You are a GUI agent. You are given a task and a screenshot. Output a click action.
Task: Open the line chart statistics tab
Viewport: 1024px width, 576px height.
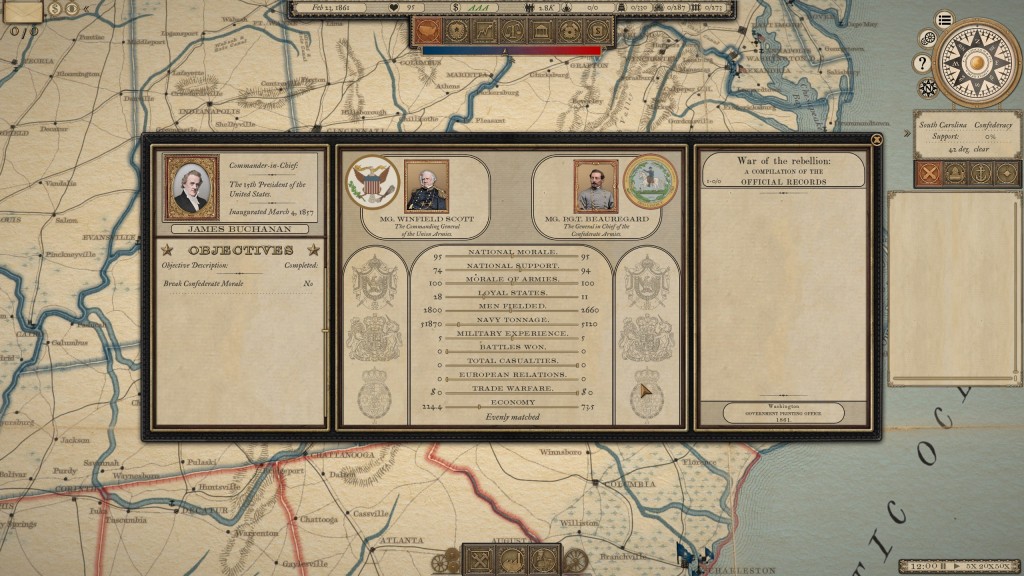coord(484,31)
